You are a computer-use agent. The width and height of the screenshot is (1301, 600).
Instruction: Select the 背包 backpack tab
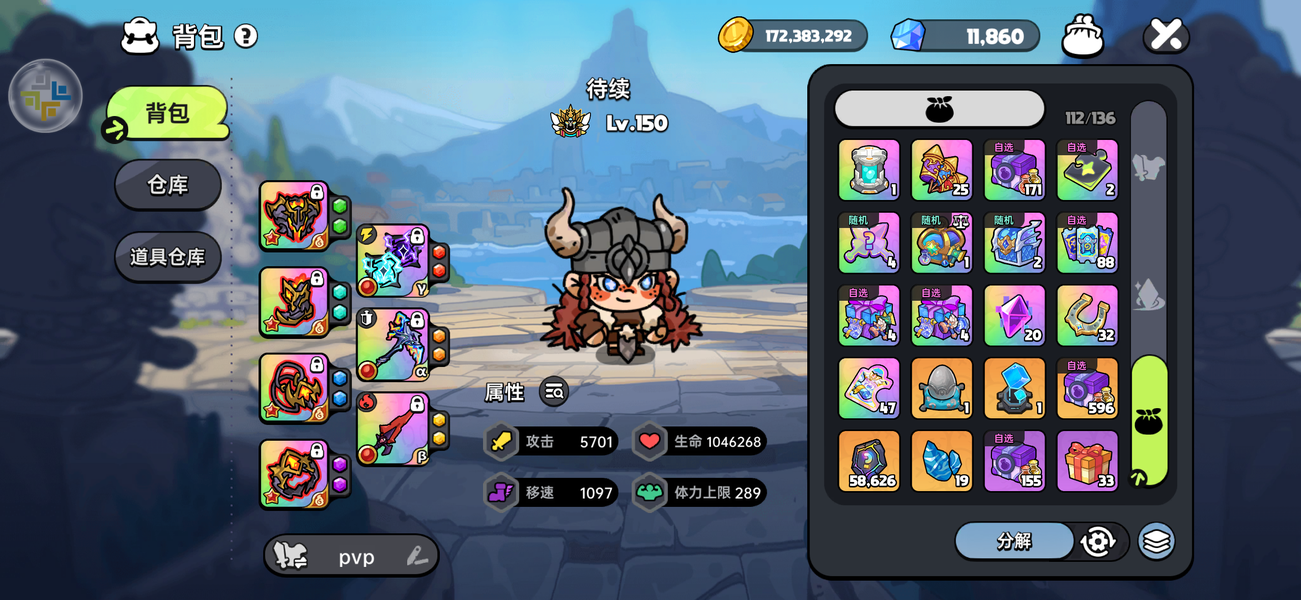[x=168, y=113]
